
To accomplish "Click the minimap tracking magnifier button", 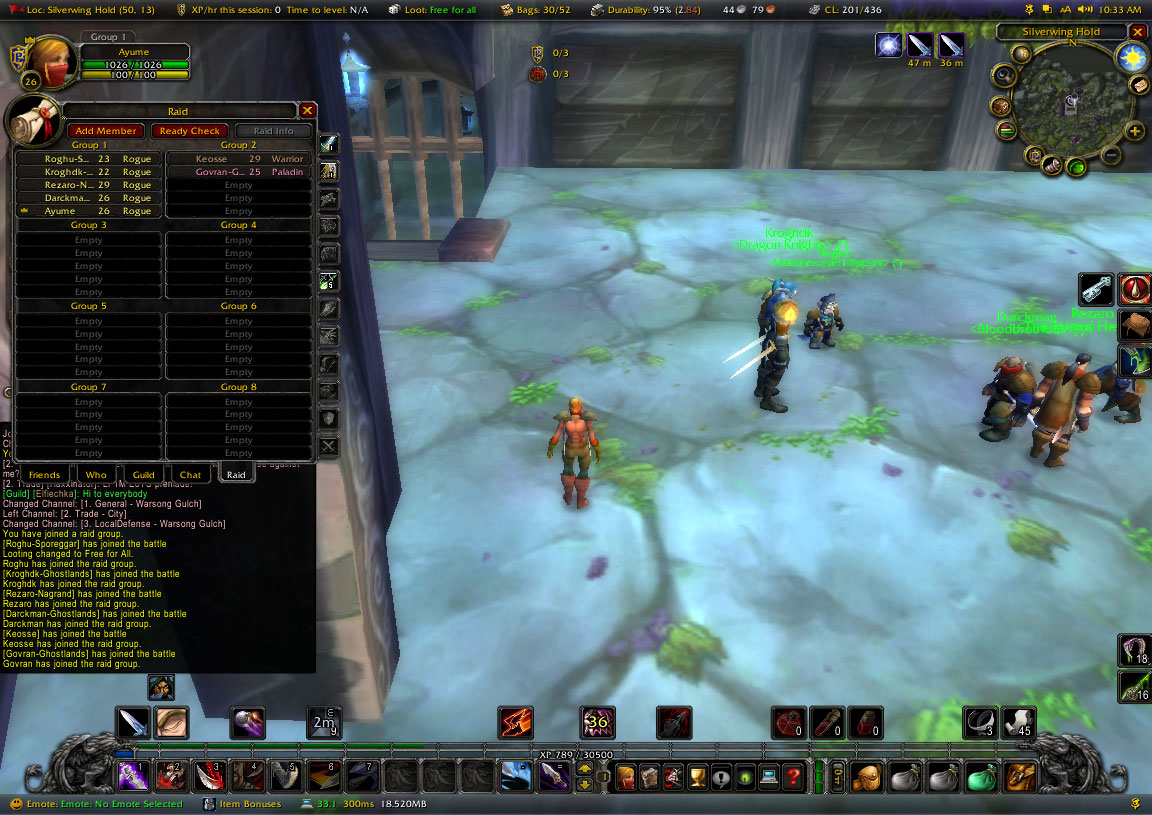I will coord(1003,76).
